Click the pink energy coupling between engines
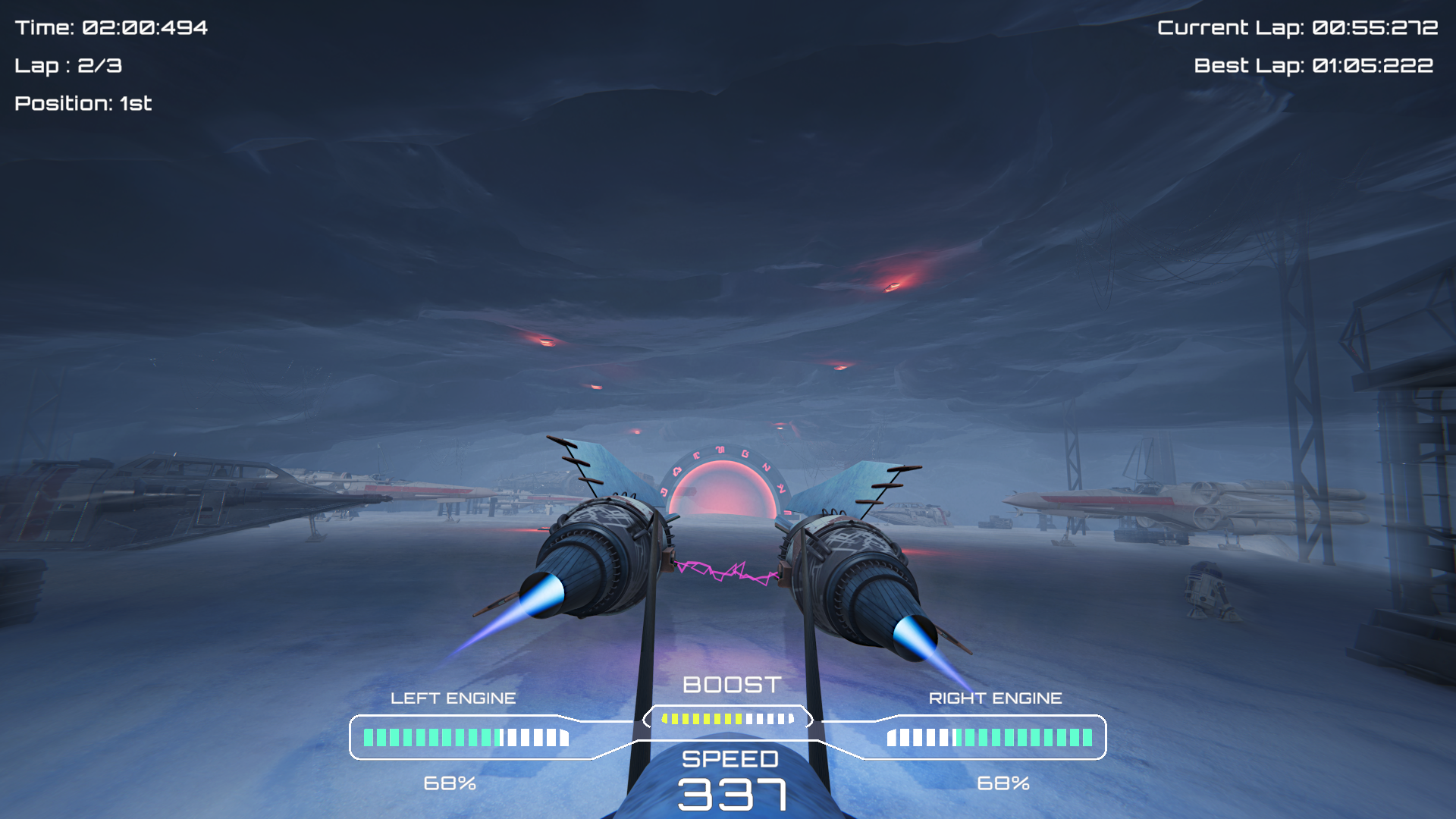Viewport: 1456px width, 819px height. [x=728, y=570]
